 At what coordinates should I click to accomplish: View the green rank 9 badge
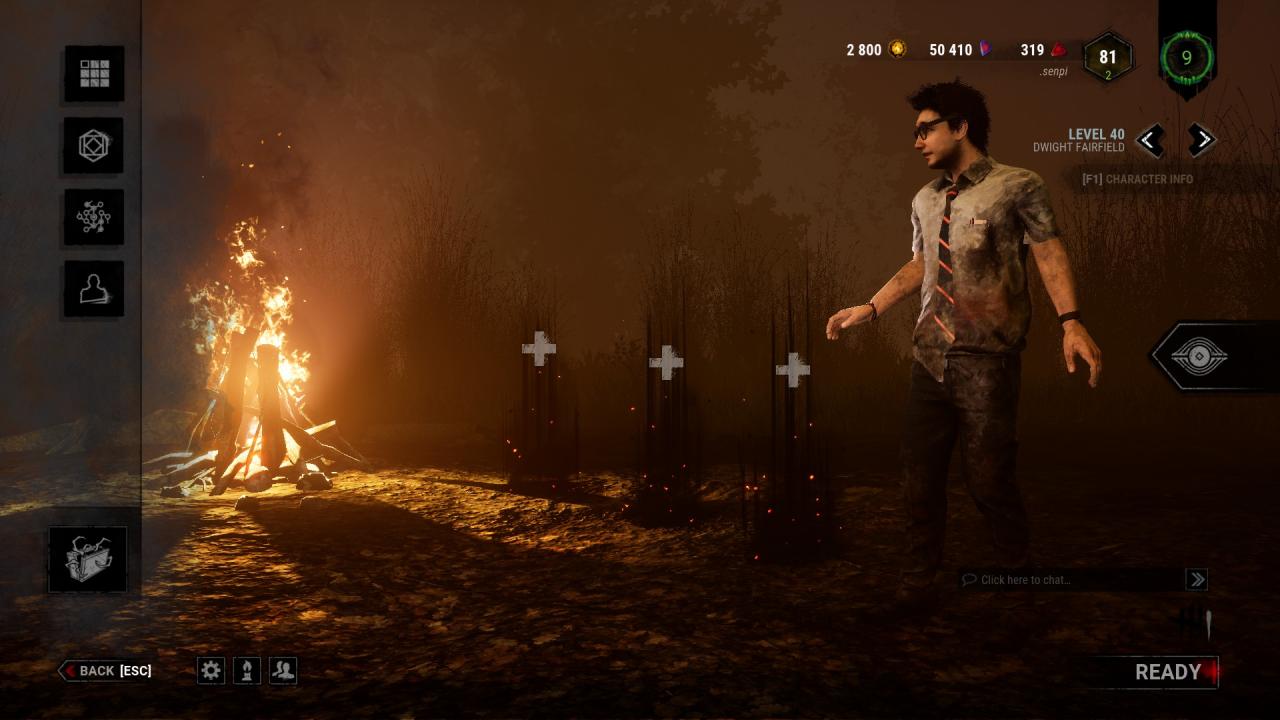pyautogui.click(x=1187, y=57)
